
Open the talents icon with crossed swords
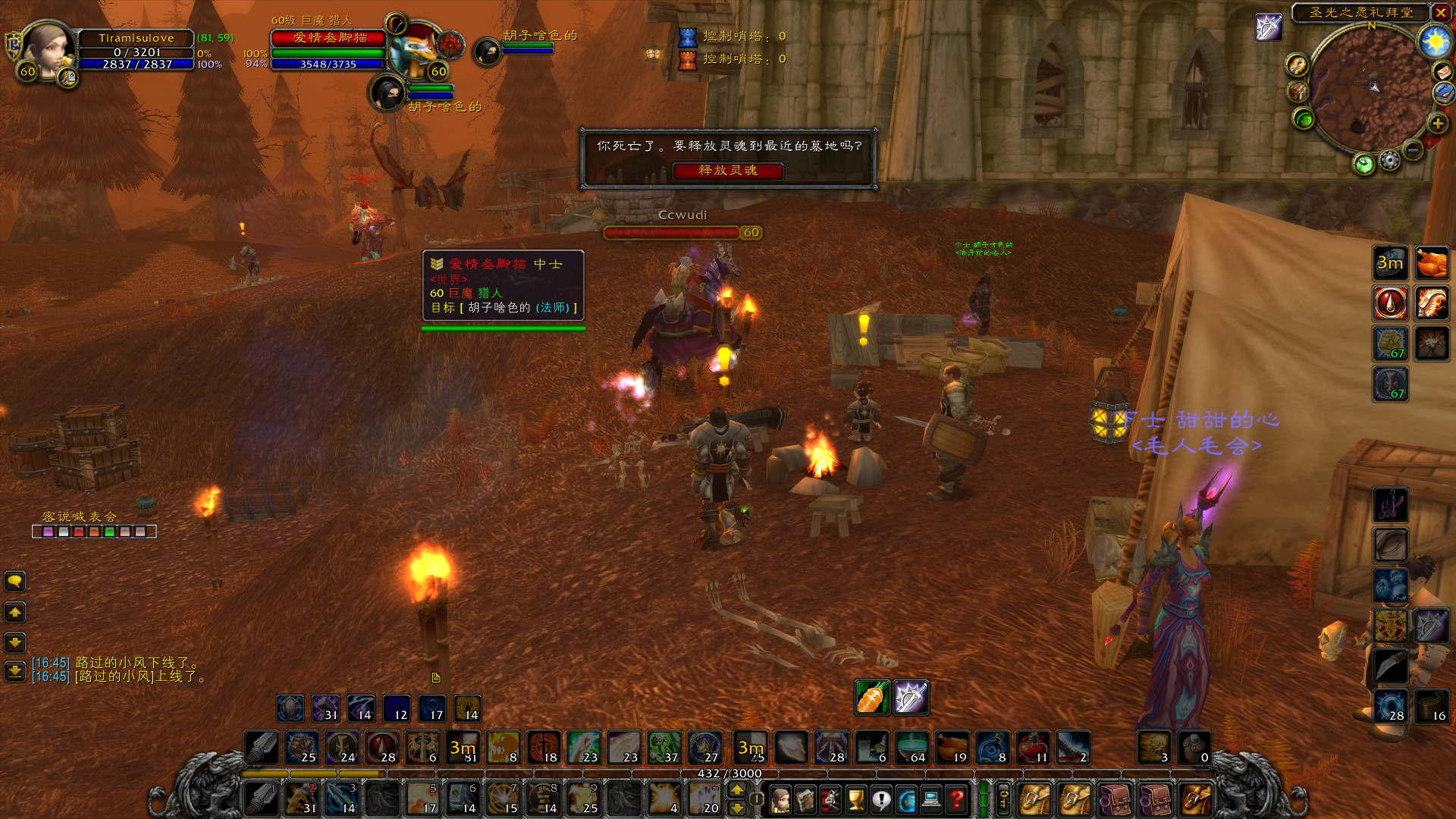click(x=832, y=800)
